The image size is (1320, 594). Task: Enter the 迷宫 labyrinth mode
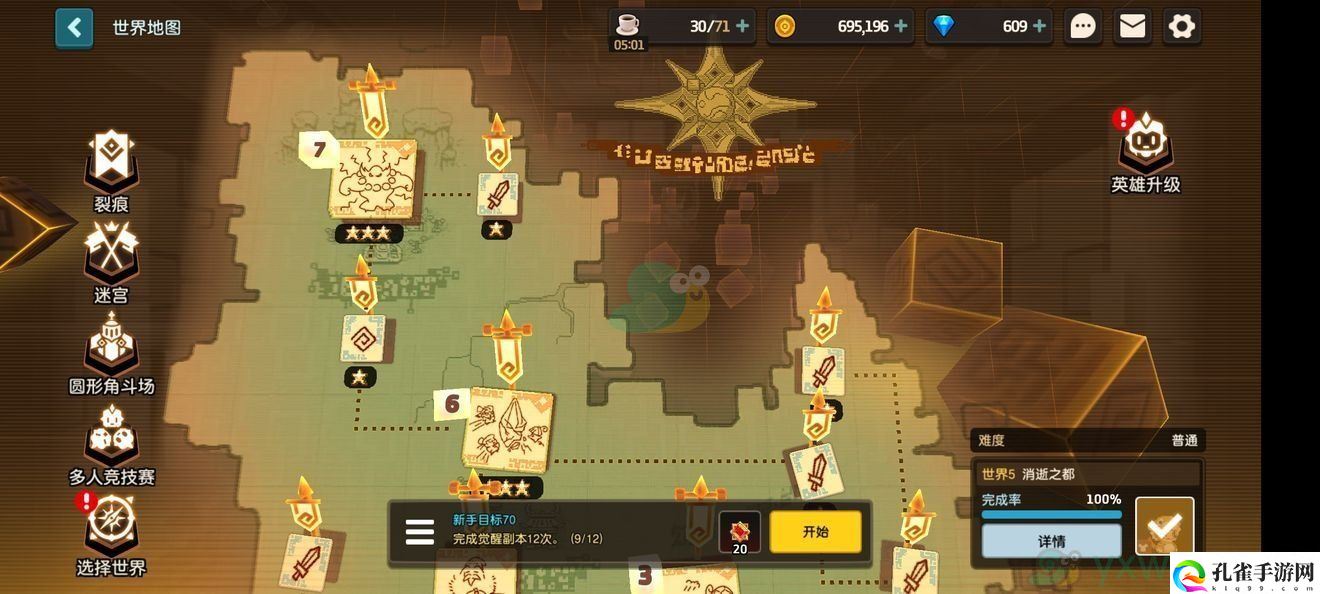tap(111, 260)
